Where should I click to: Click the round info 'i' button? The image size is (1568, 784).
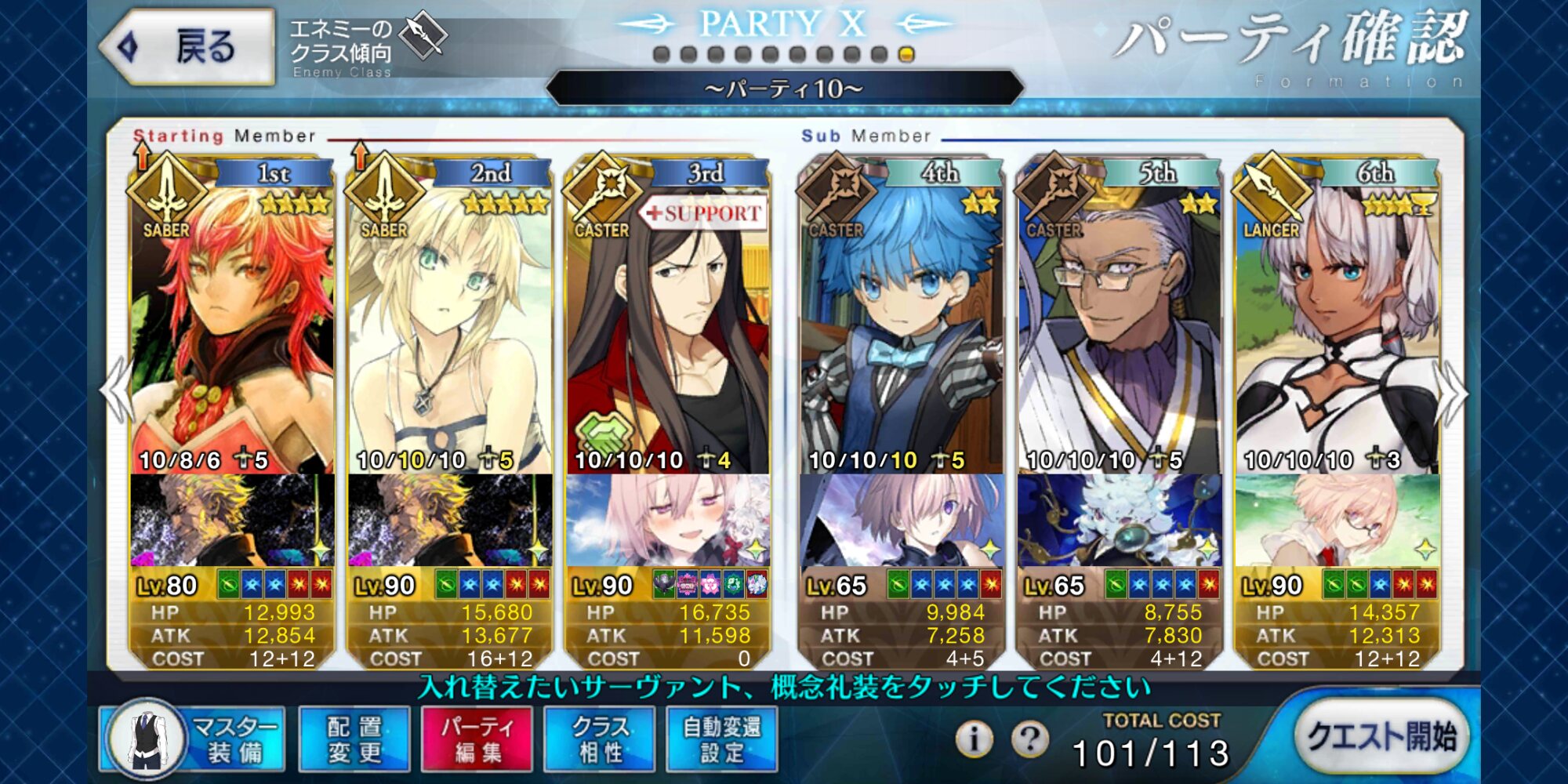click(974, 738)
